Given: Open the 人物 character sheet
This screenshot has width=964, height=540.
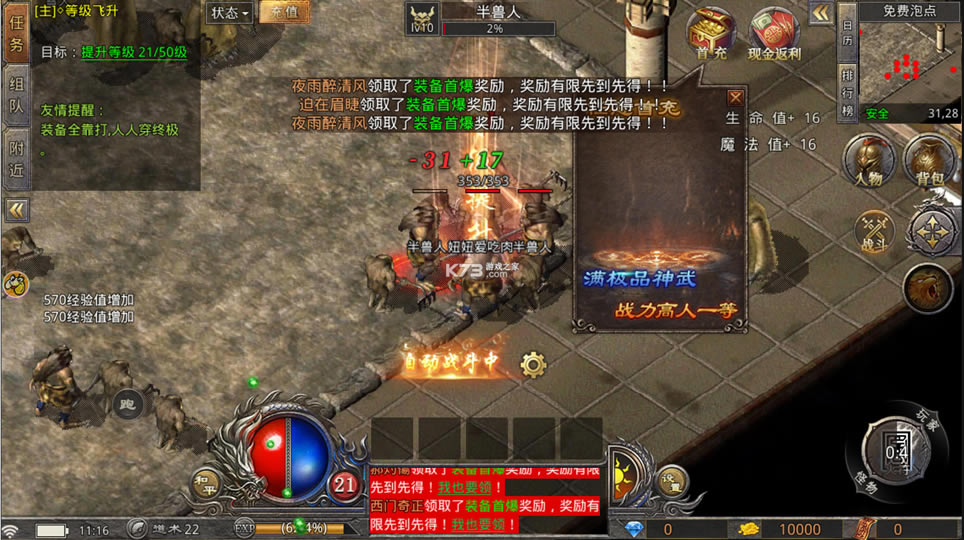Looking at the screenshot, I should pos(869,162).
